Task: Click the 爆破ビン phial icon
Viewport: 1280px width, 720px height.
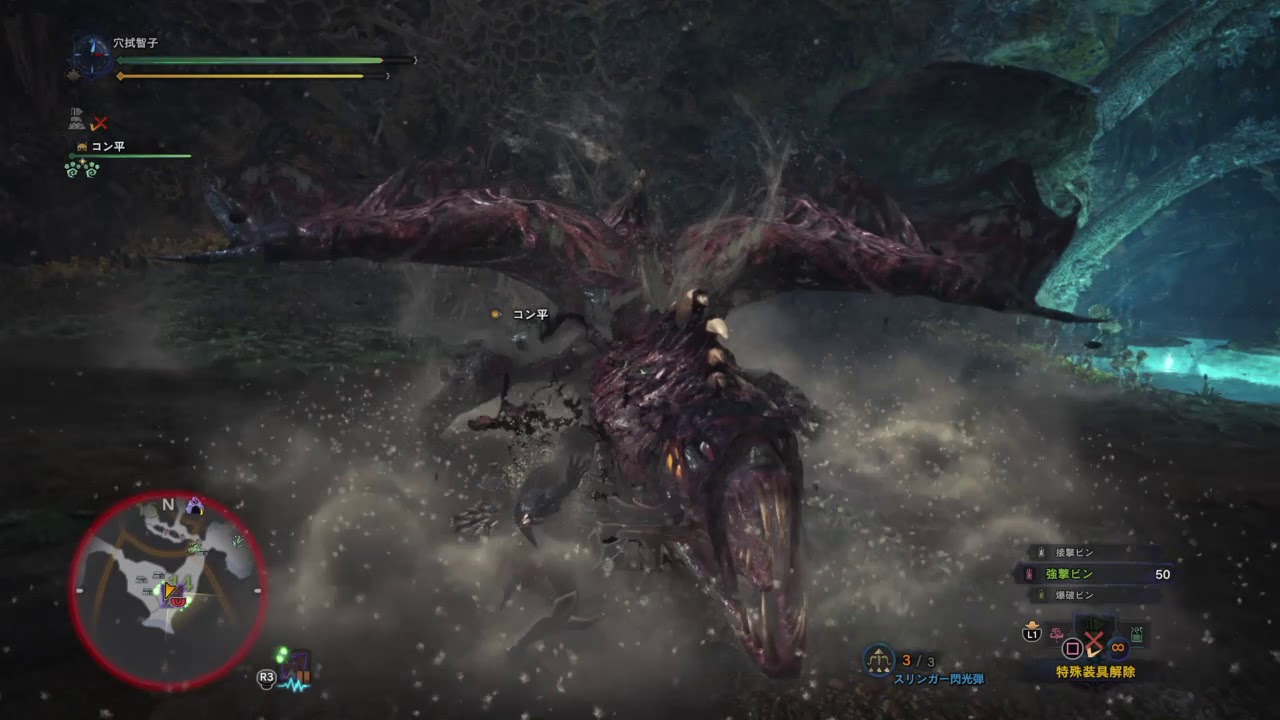Action: tap(1040, 593)
